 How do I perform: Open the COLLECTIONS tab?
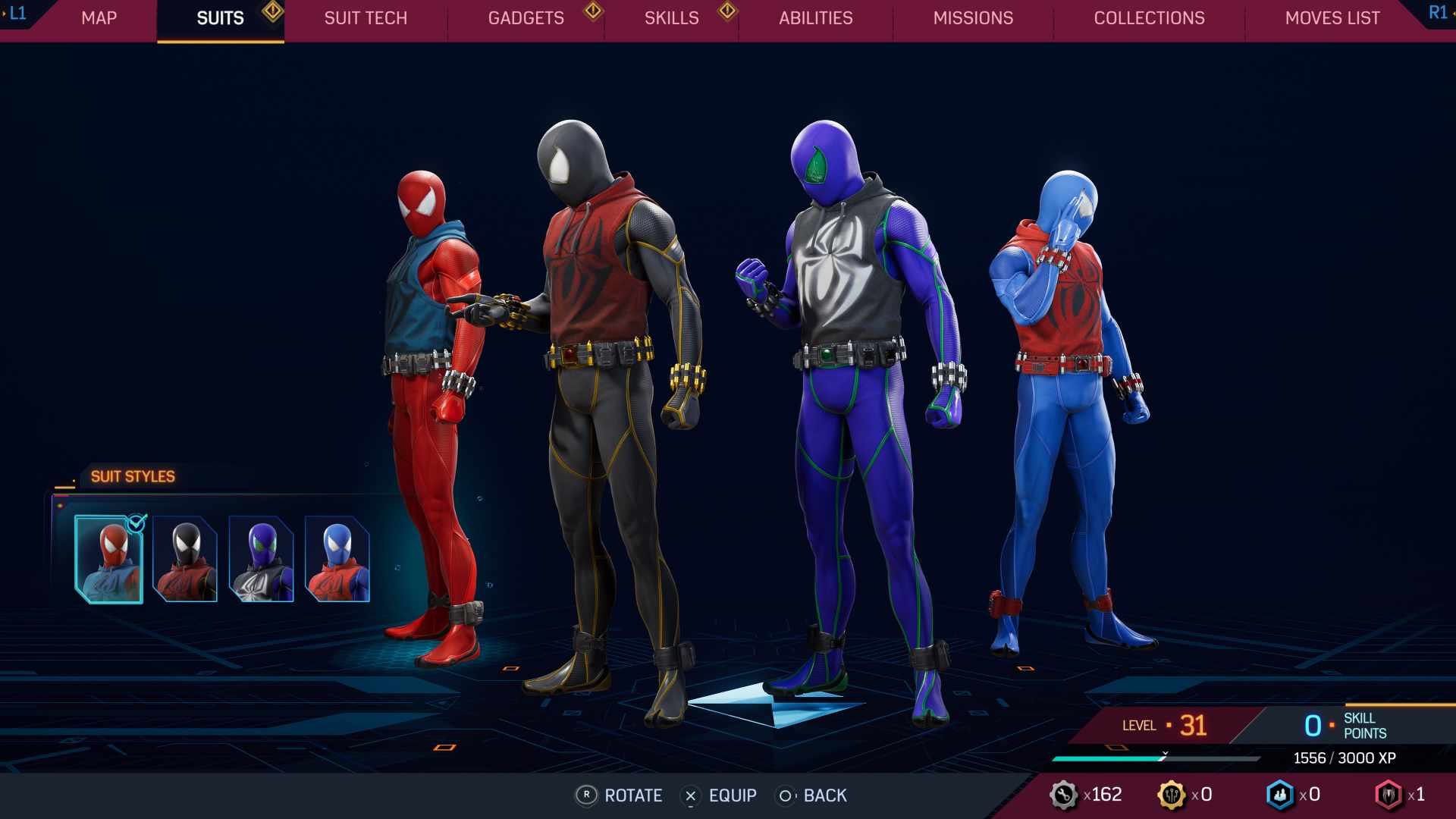pos(1149,18)
